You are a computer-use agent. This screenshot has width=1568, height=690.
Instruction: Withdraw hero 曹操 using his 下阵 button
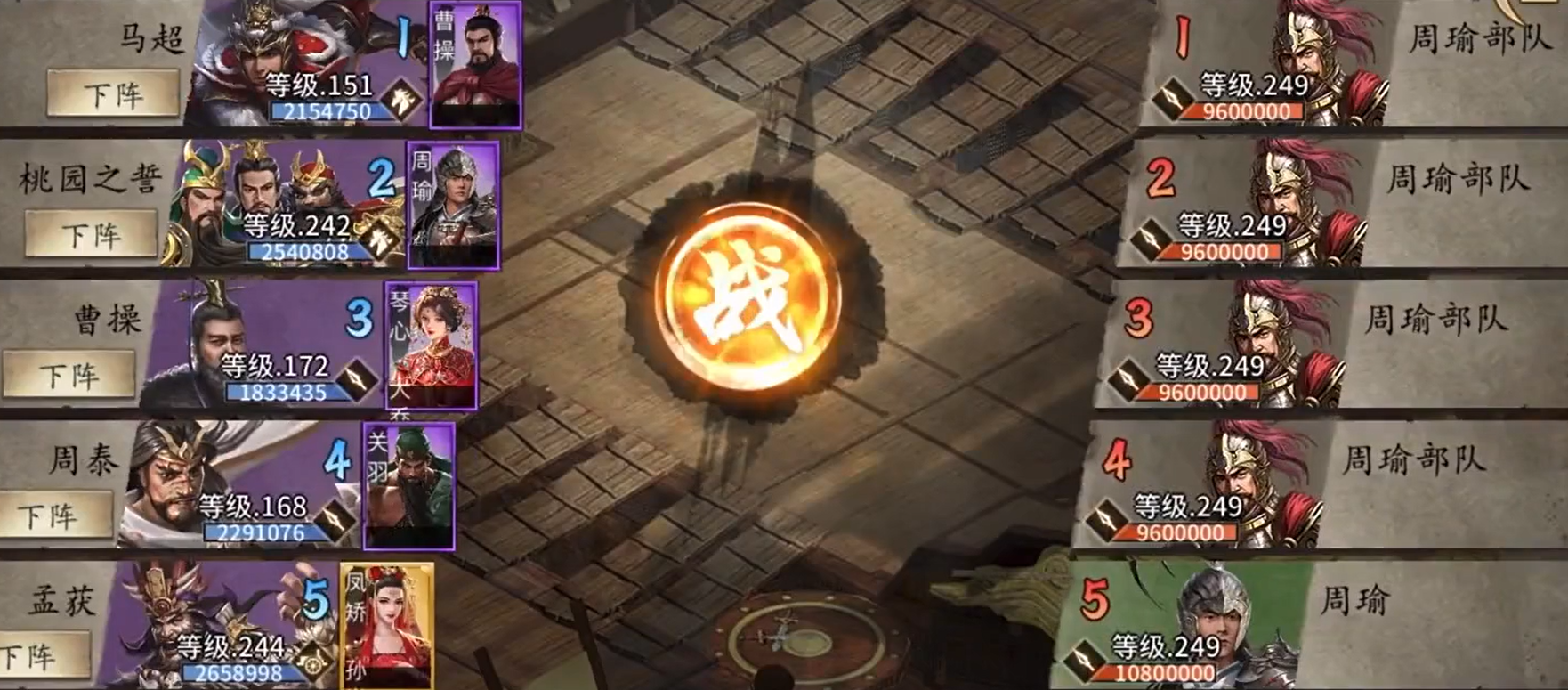pos(69,376)
